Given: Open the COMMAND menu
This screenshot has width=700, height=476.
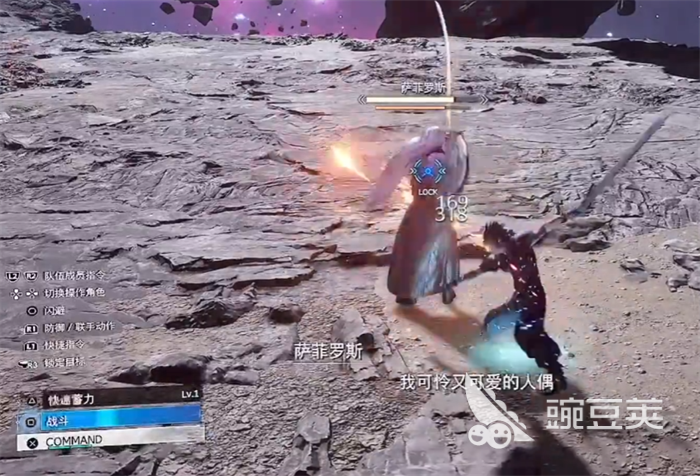Looking at the screenshot, I should (110, 439).
